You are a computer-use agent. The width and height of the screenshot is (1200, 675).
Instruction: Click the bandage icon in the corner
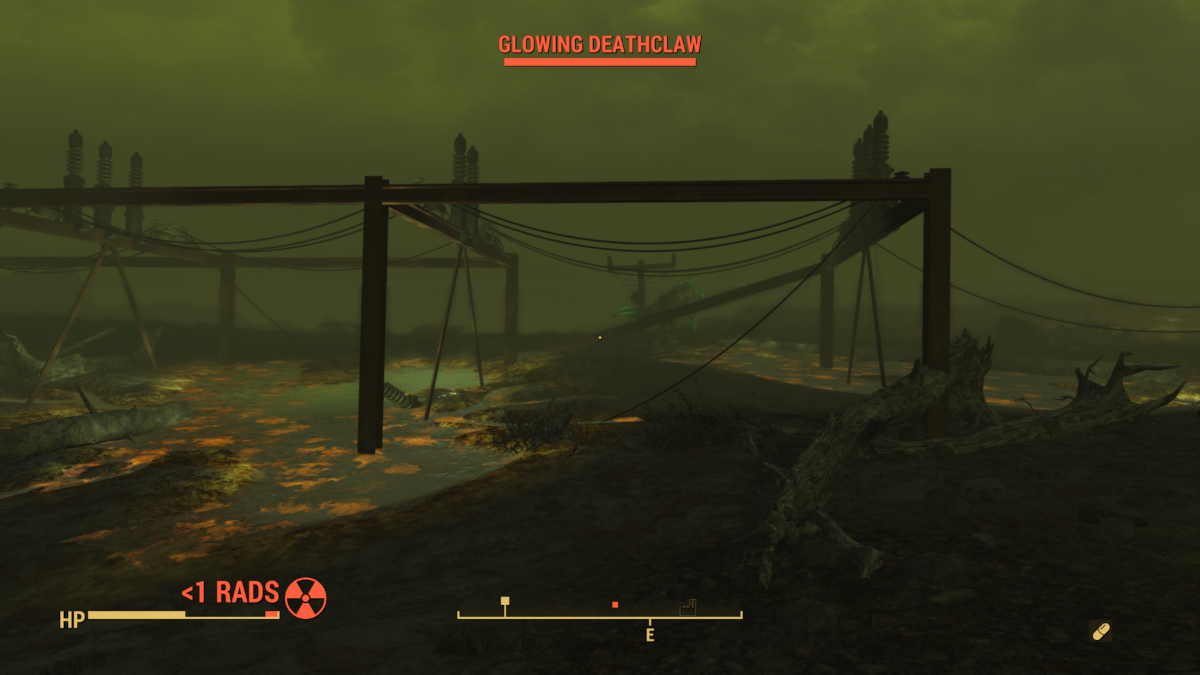click(x=1100, y=631)
